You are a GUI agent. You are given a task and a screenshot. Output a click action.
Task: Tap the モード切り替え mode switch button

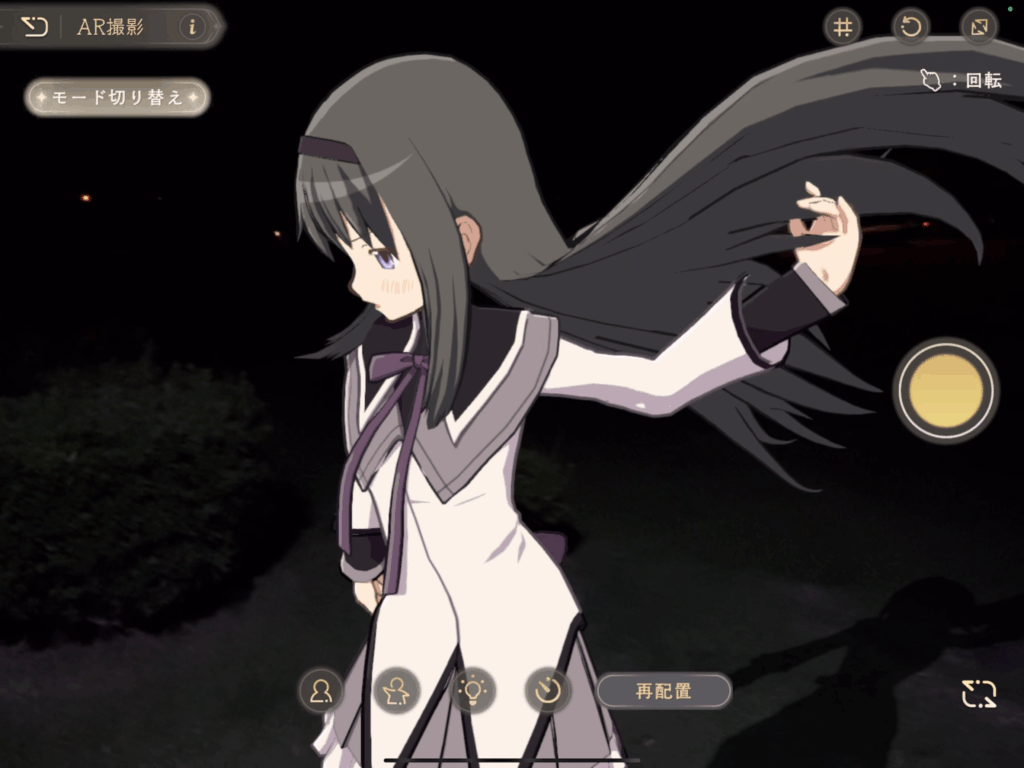(x=117, y=97)
